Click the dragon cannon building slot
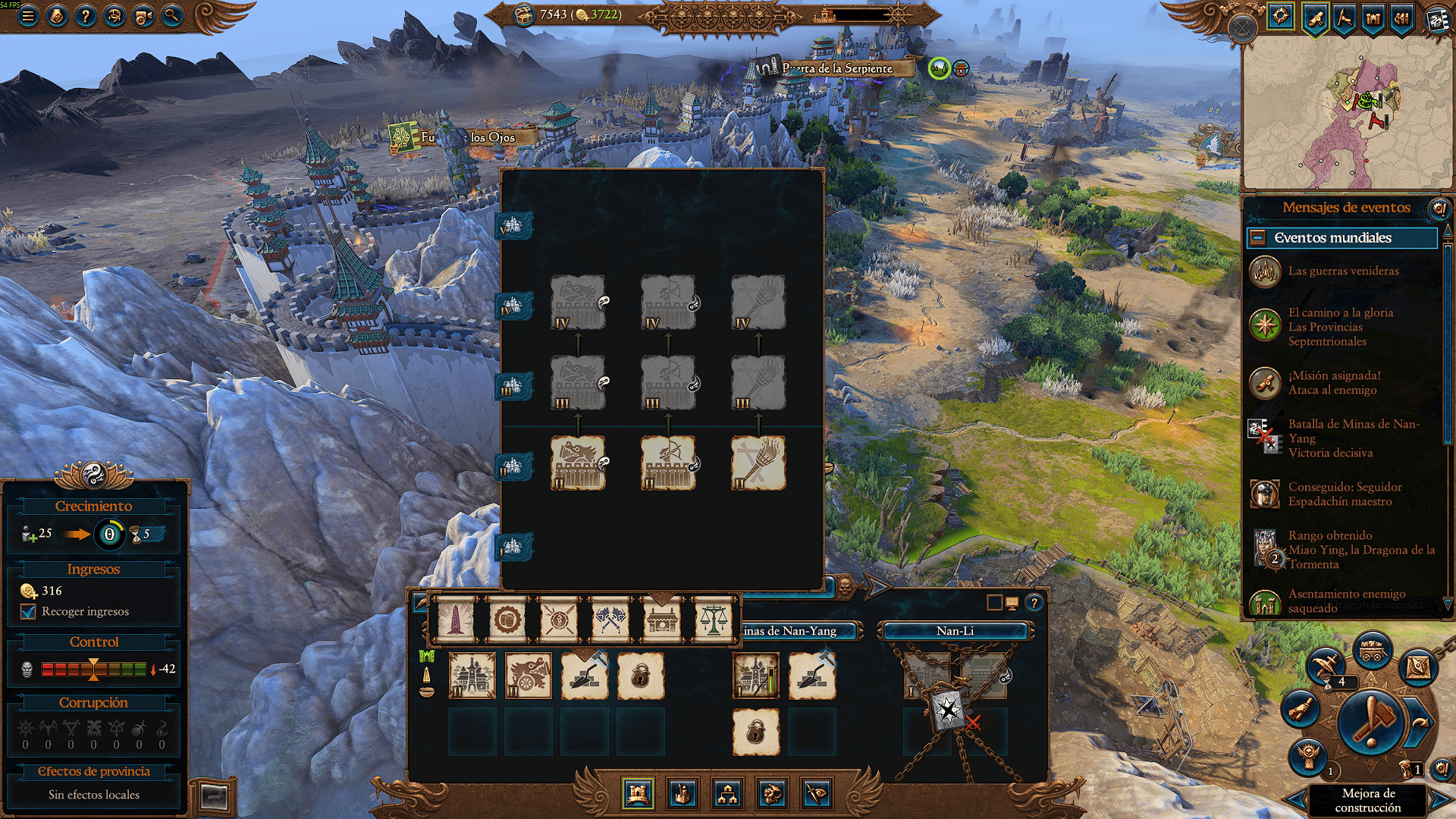 pyautogui.click(x=529, y=675)
